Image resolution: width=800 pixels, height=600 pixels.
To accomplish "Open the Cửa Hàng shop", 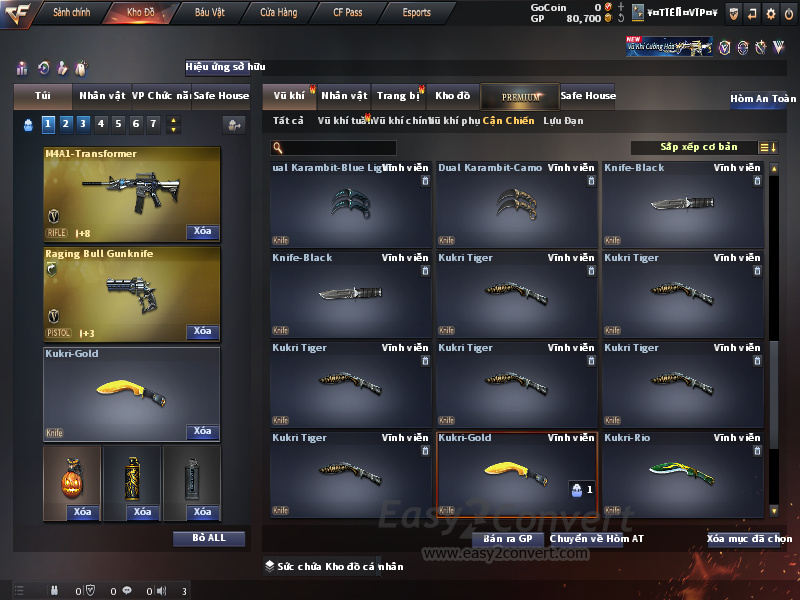I will point(278,13).
